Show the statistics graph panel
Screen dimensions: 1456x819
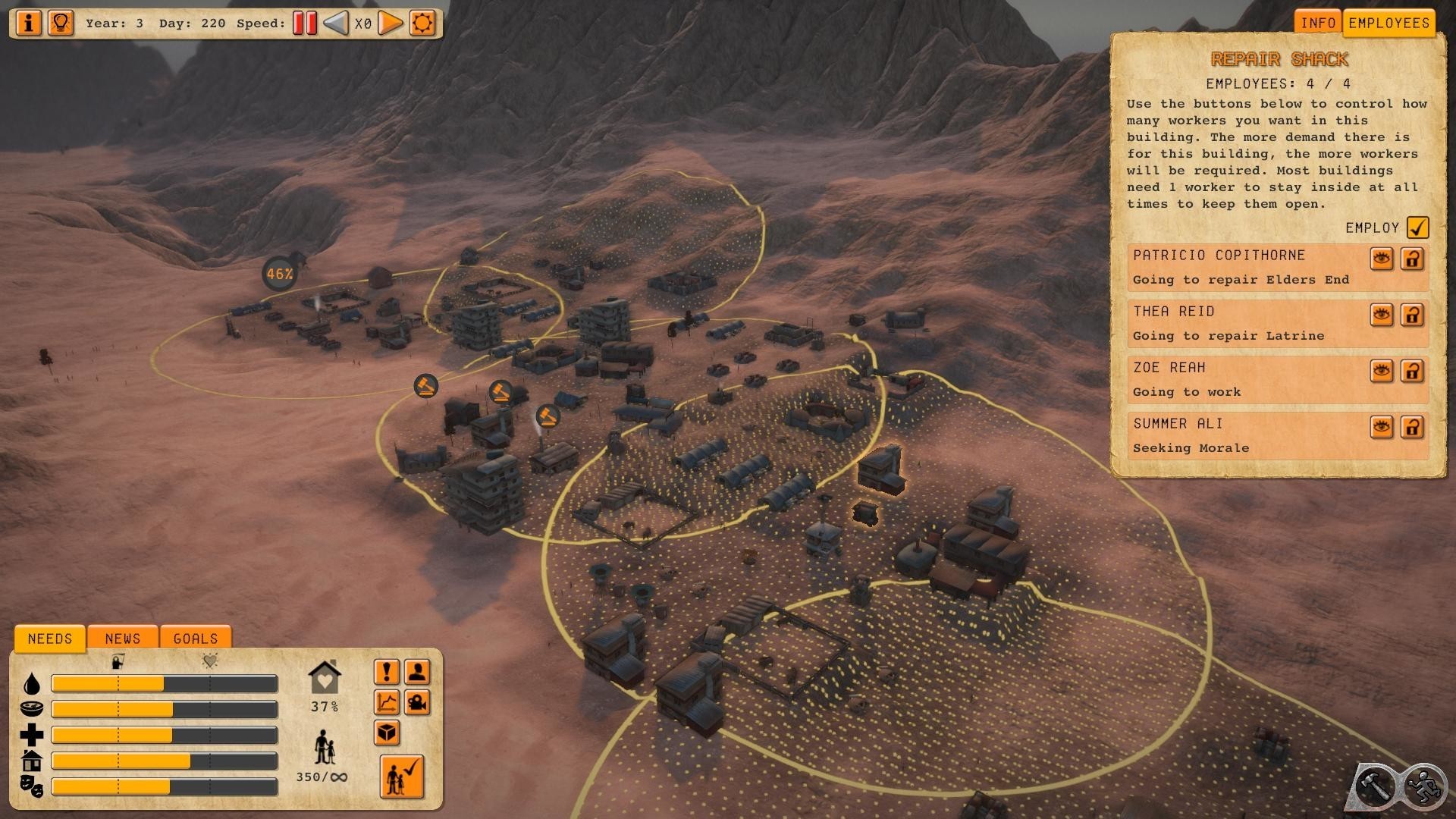[x=387, y=702]
